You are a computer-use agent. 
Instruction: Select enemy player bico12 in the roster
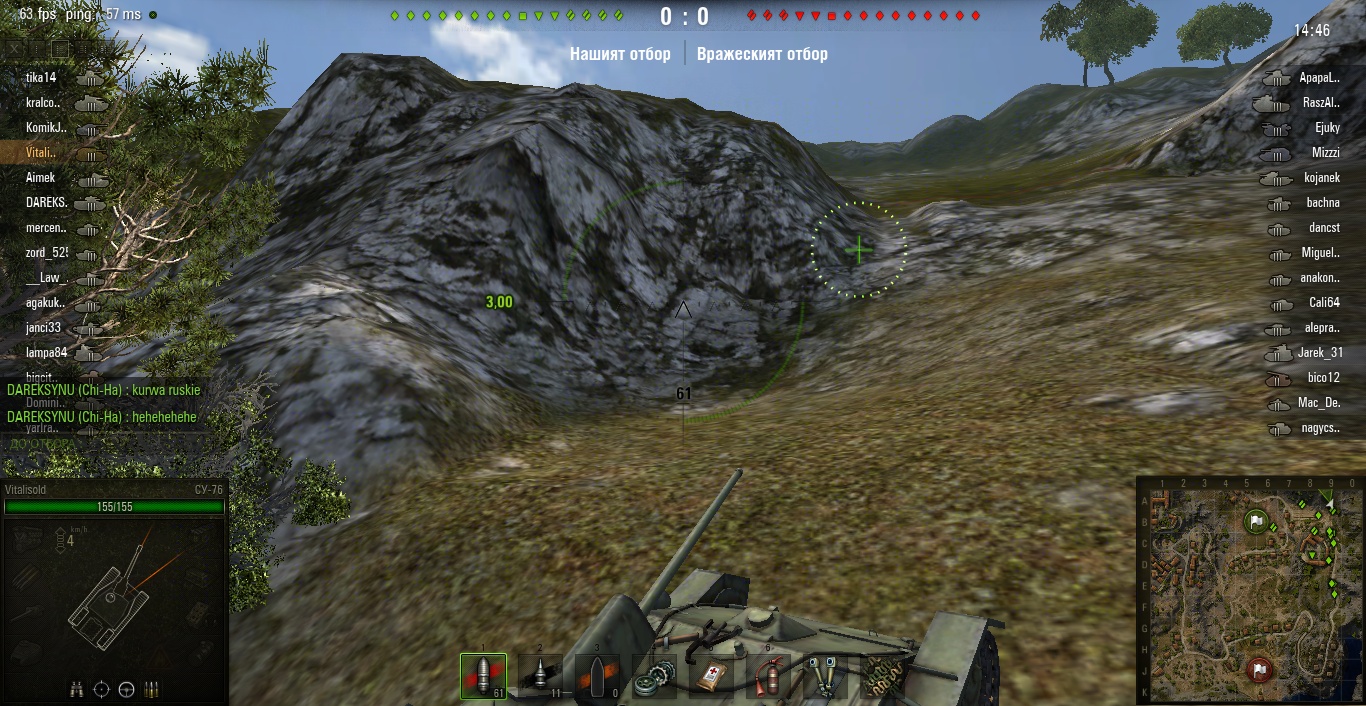click(1323, 378)
